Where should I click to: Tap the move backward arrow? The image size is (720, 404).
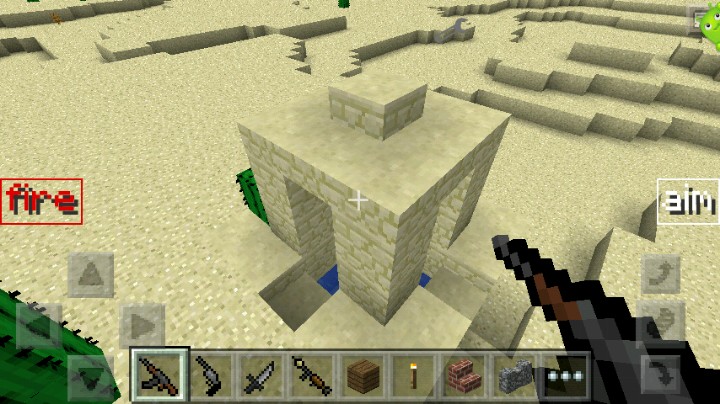click(90, 378)
